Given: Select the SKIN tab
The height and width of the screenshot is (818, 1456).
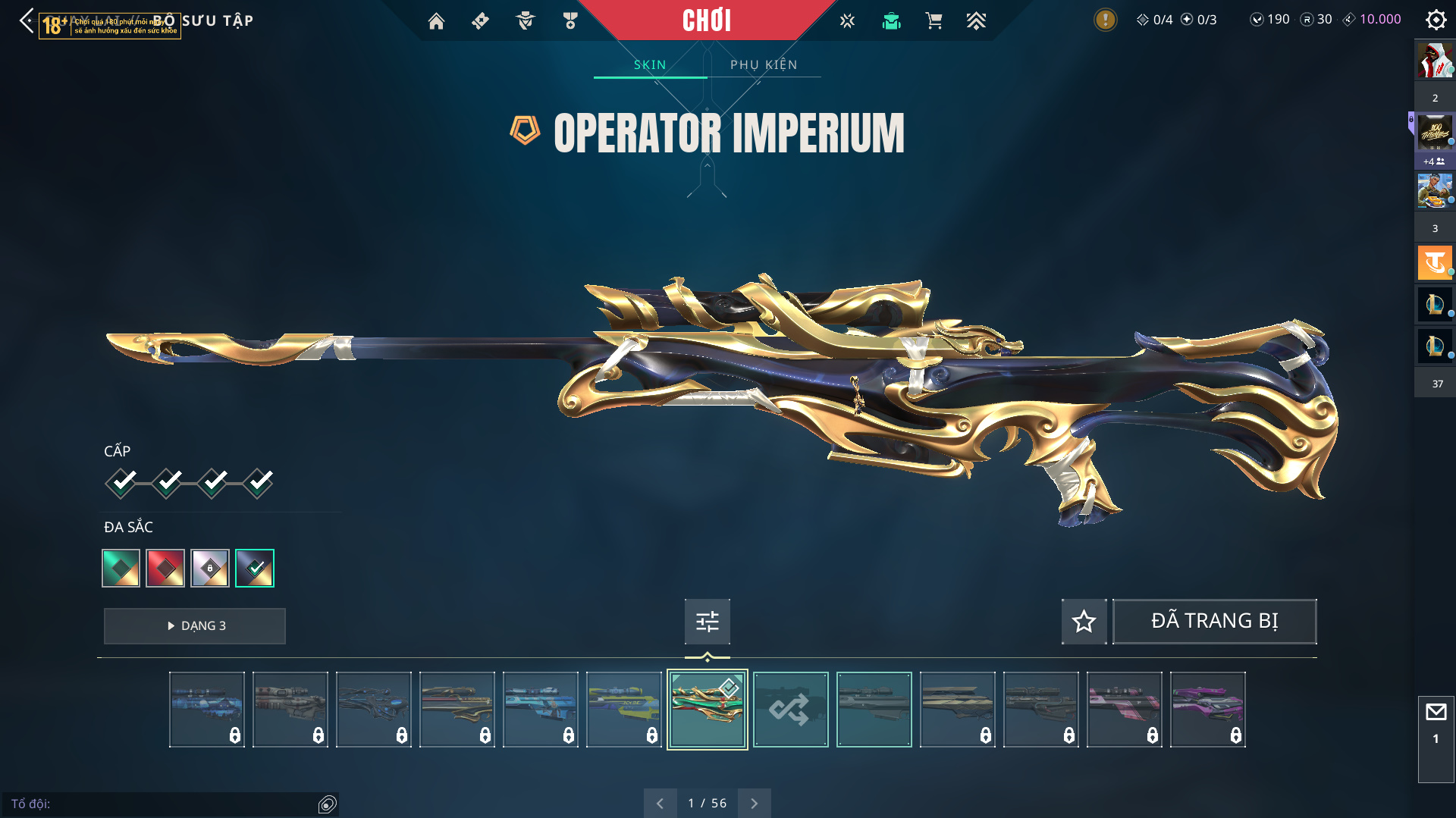Looking at the screenshot, I should pos(650,65).
